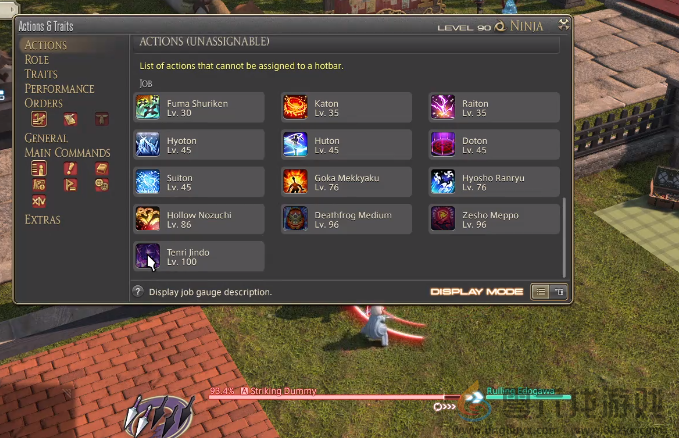Choose the Suiton action entry
679x438 pixels.
coord(199,182)
